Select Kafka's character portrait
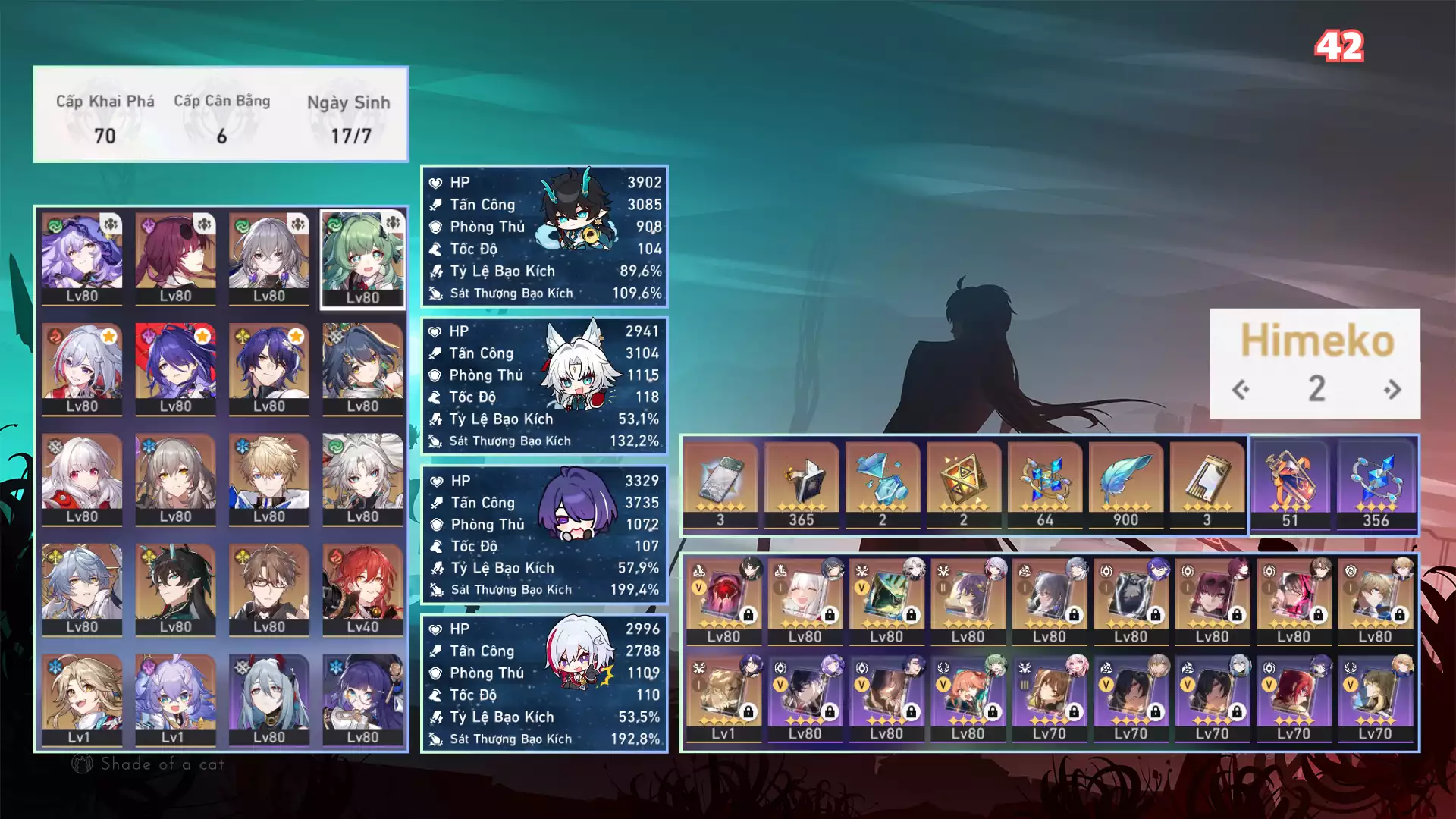This screenshot has height=819, width=1456. [175, 258]
